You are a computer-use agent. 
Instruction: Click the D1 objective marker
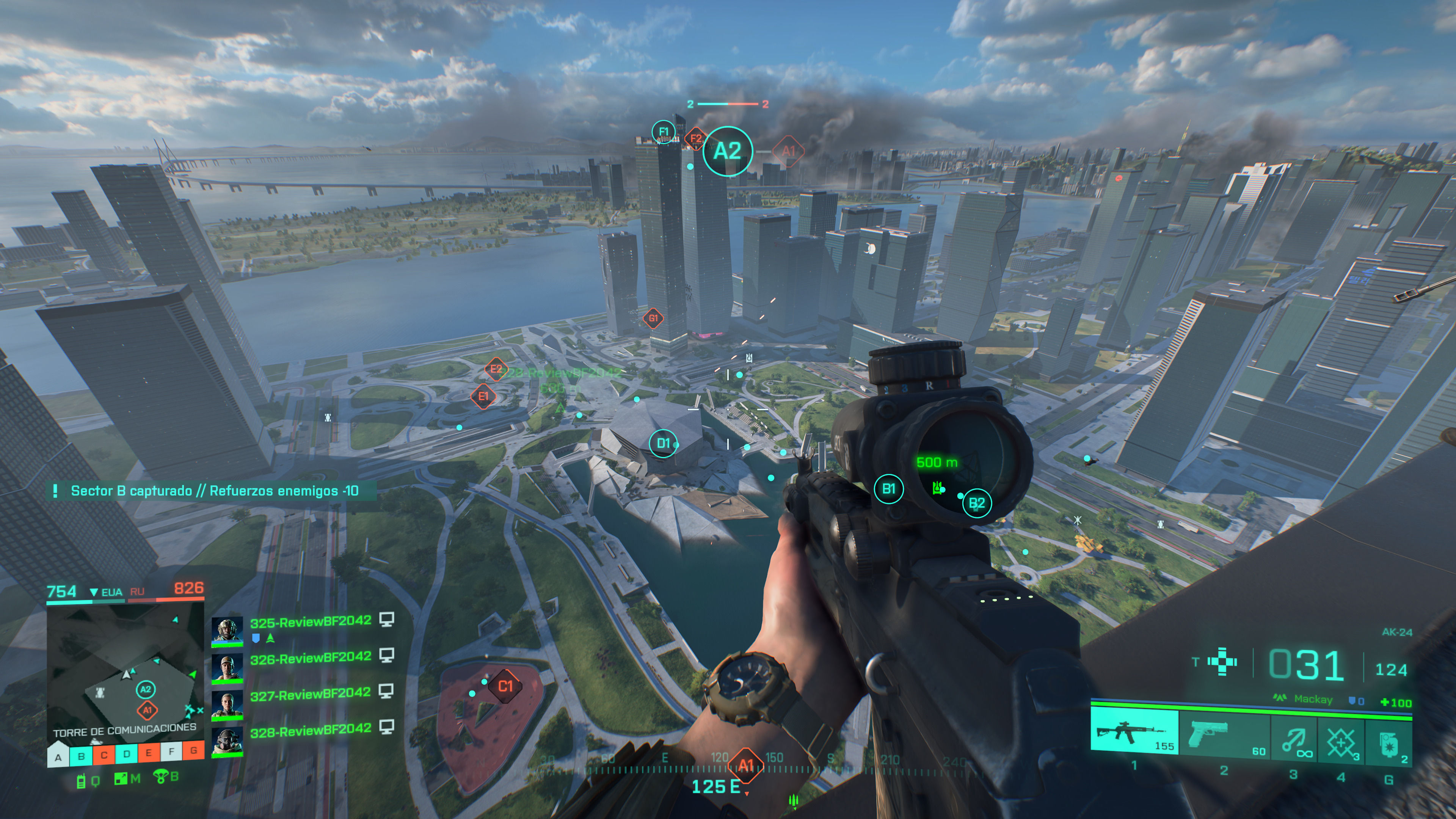663,443
